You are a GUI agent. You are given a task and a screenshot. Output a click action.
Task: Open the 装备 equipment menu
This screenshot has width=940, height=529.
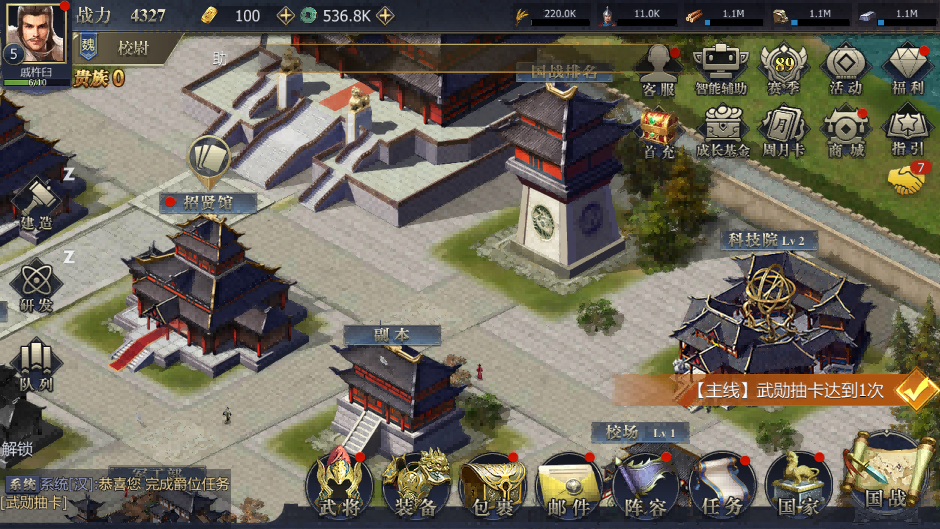click(416, 485)
